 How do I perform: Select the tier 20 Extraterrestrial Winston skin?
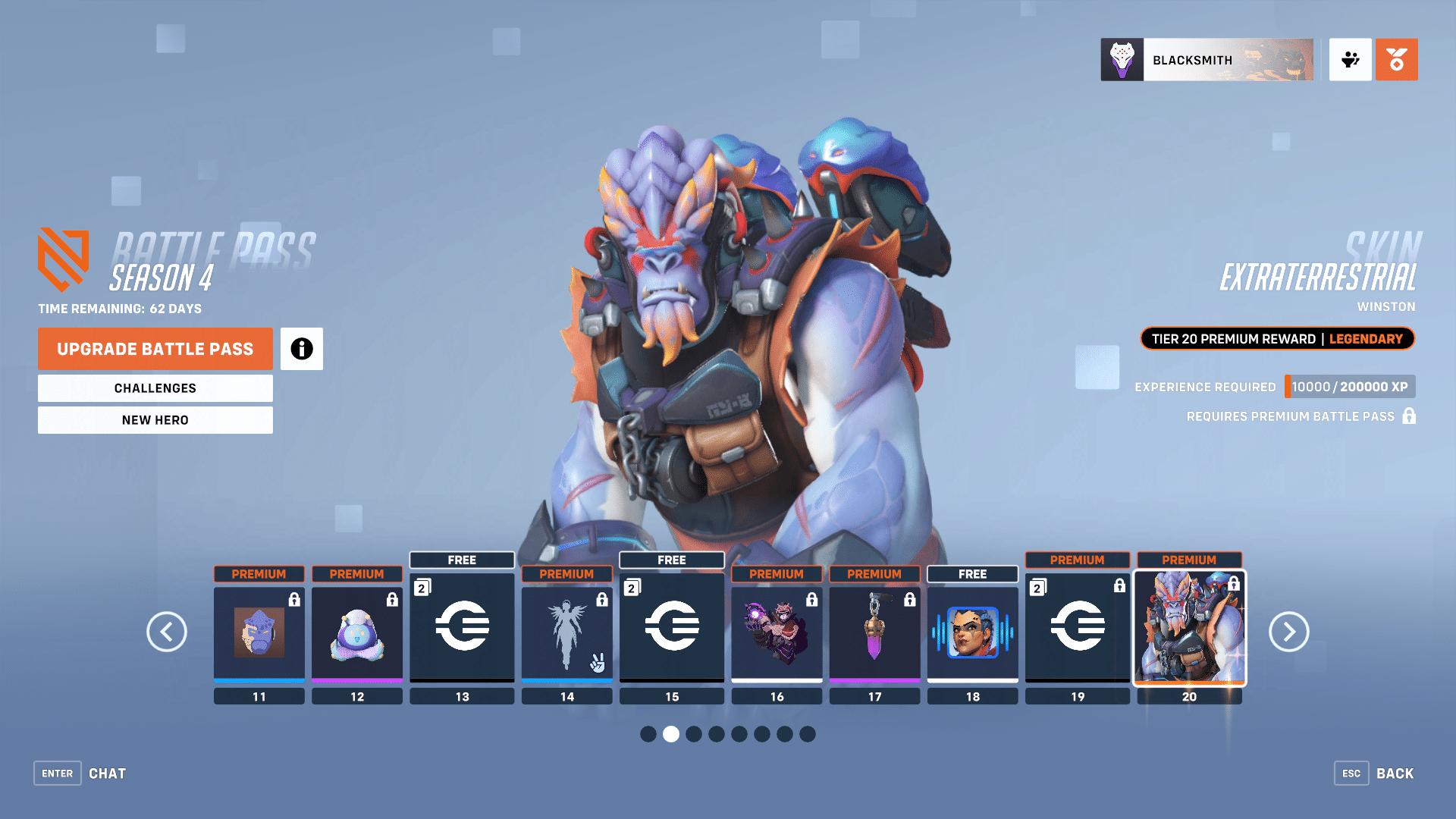pyautogui.click(x=1189, y=633)
